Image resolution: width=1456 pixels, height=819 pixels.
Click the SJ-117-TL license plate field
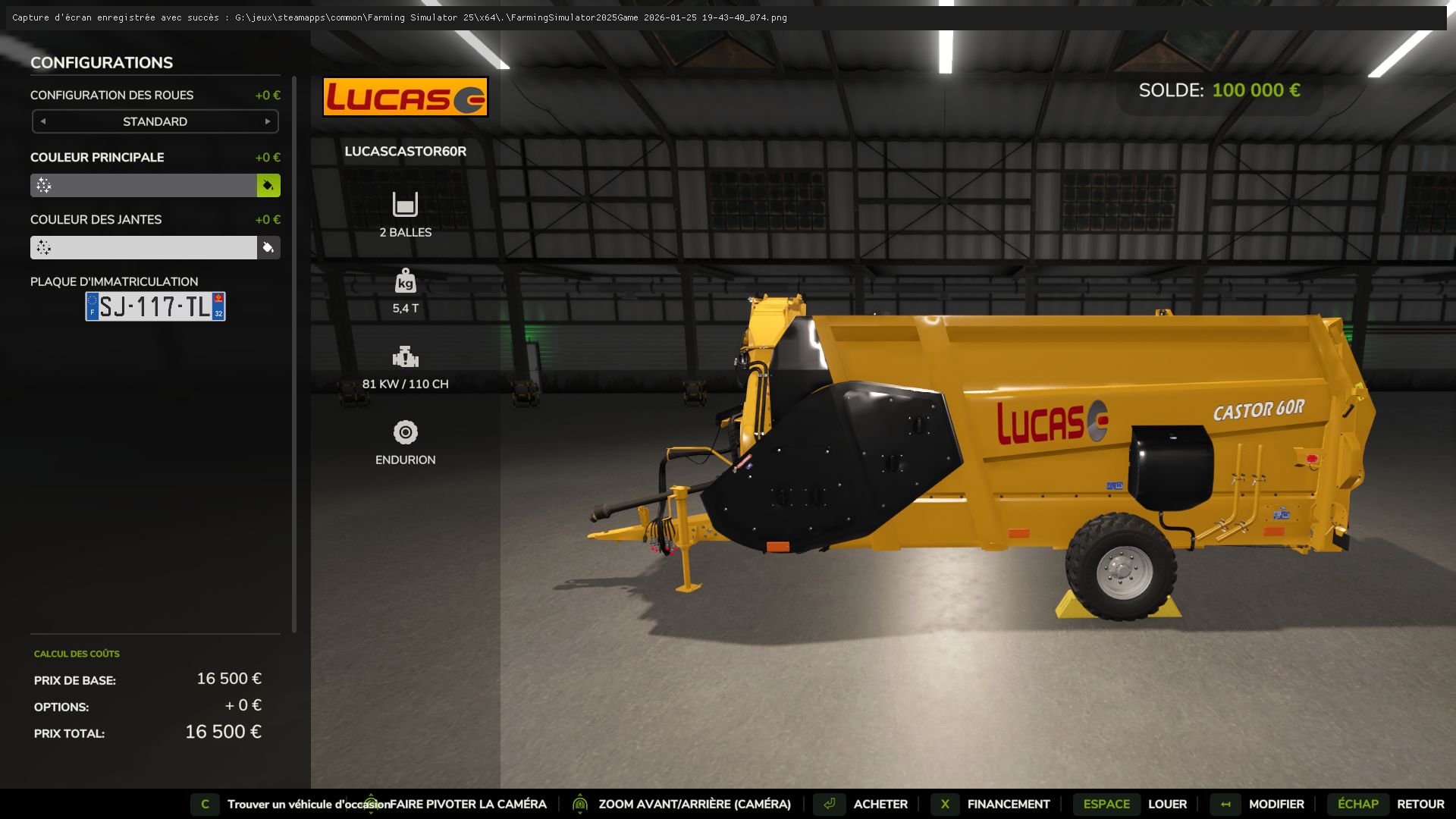(x=154, y=306)
